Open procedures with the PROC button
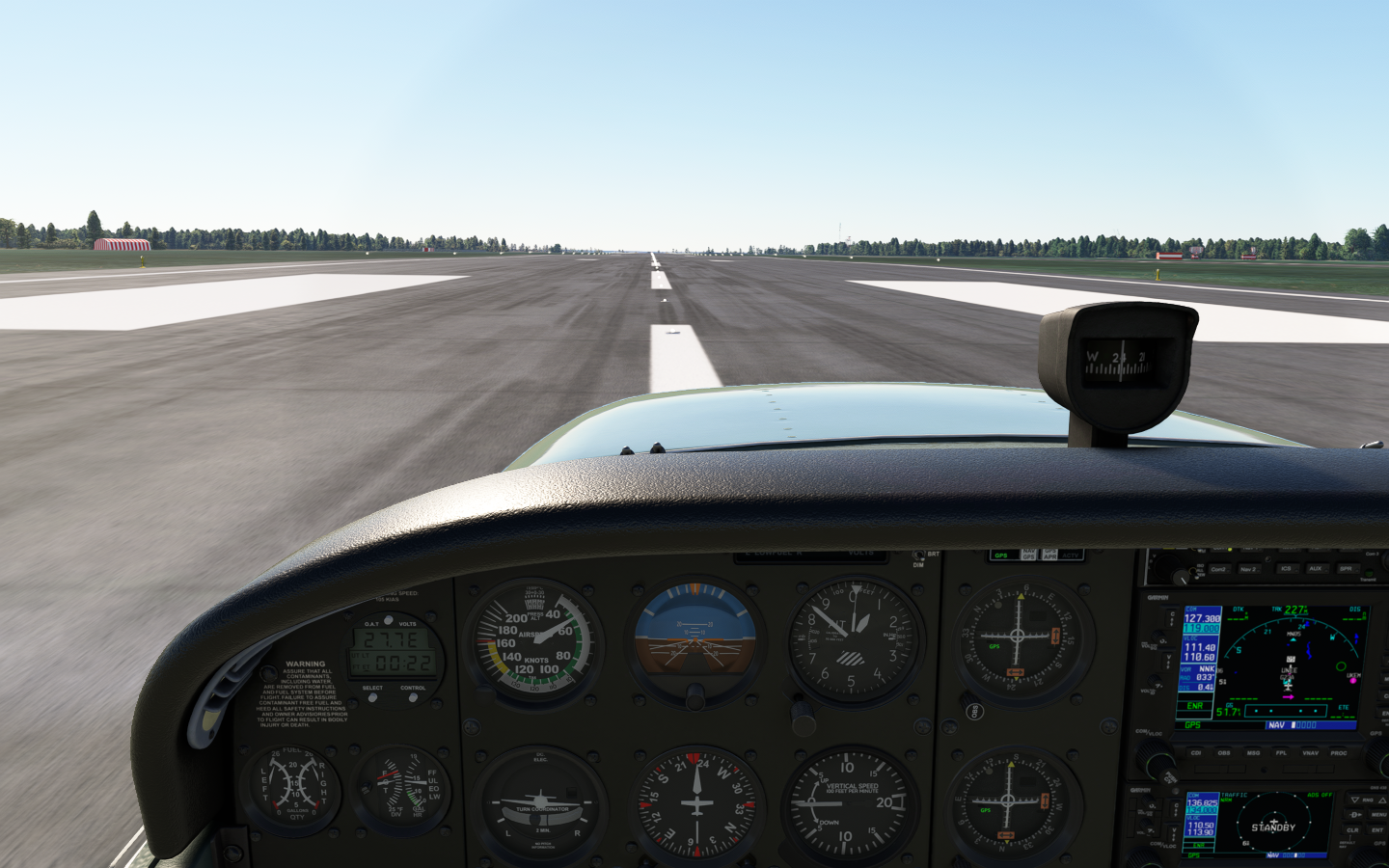 coord(1339,752)
